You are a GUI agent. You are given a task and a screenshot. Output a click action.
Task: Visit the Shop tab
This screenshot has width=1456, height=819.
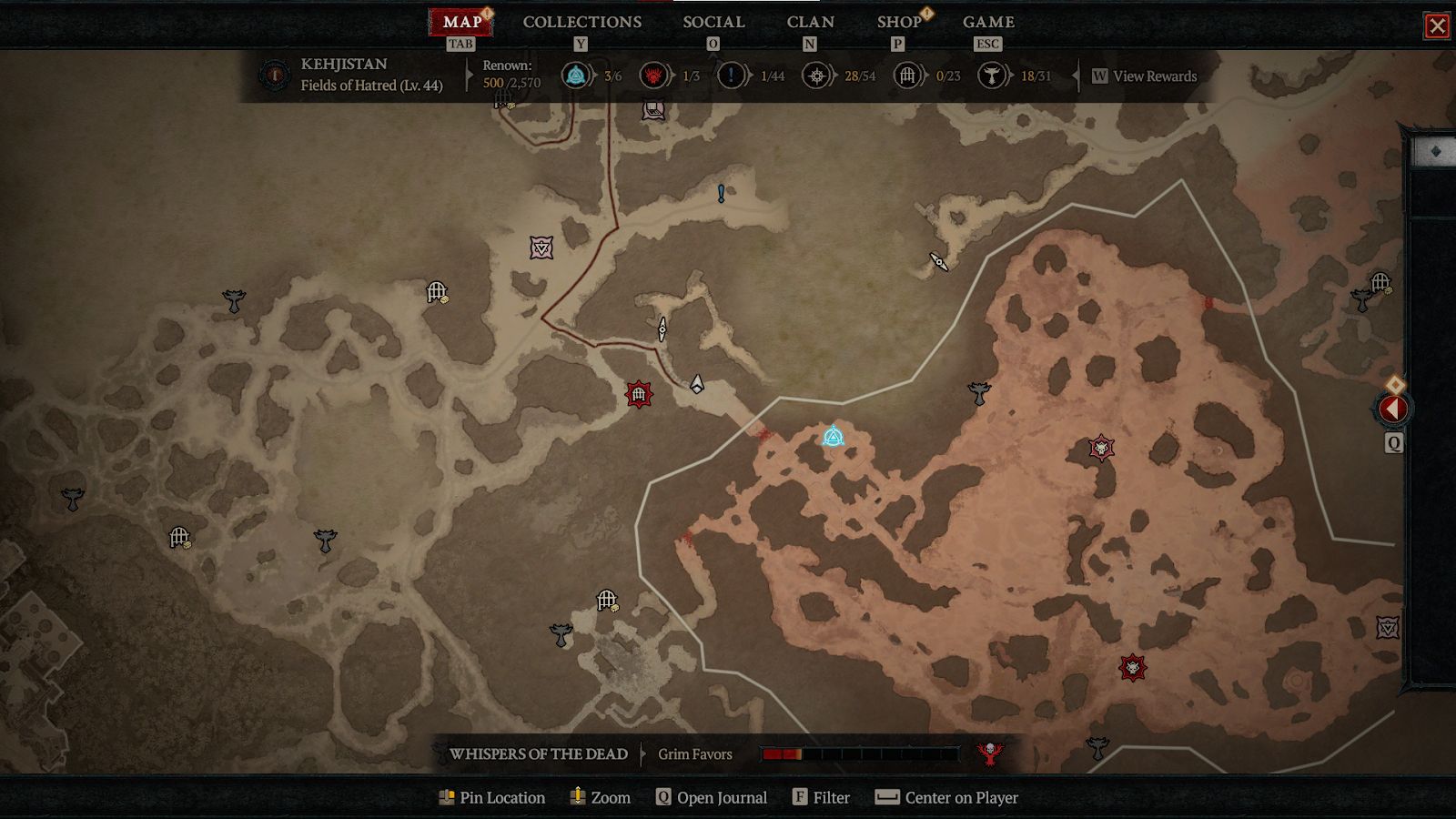(x=899, y=22)
